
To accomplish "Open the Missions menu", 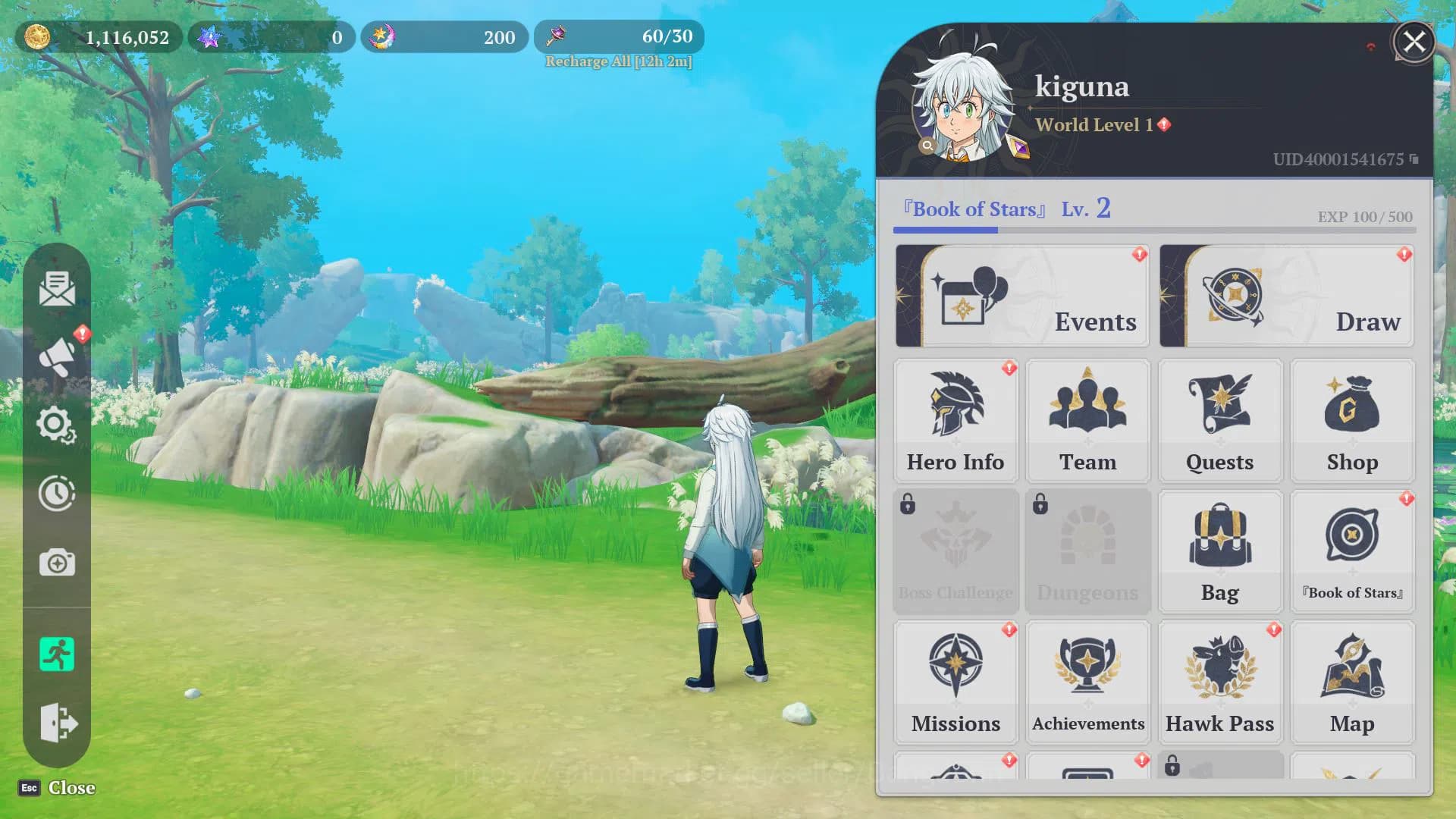I will (x=955, y=682).
